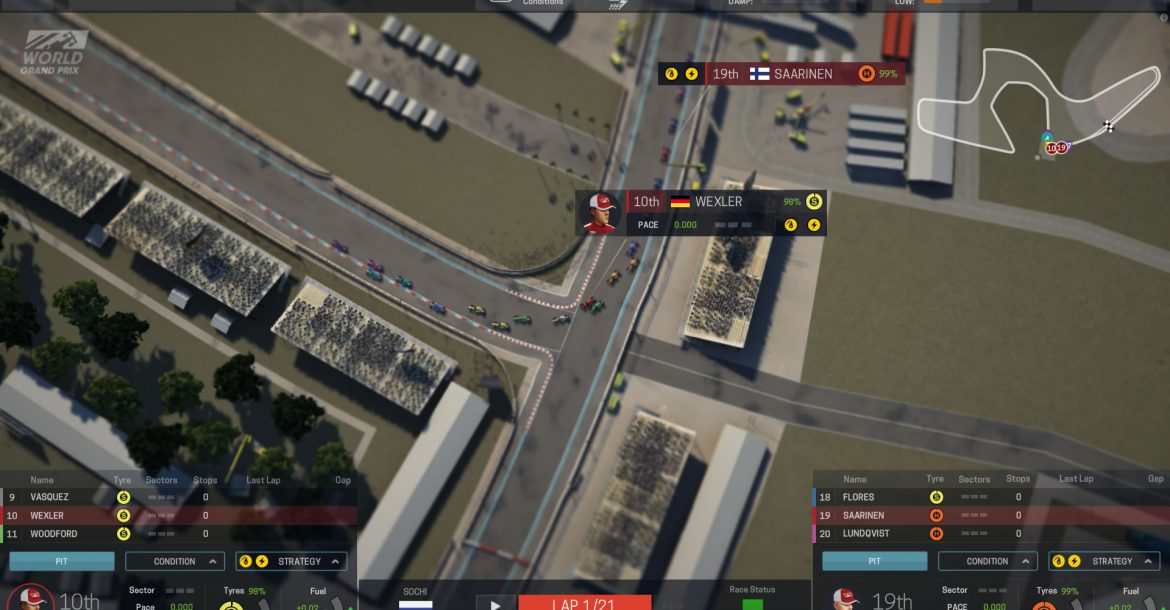1170x610 pixels.
Task: Pit Saarinen's car using the PIT button
Action: (x=874, y=561)
